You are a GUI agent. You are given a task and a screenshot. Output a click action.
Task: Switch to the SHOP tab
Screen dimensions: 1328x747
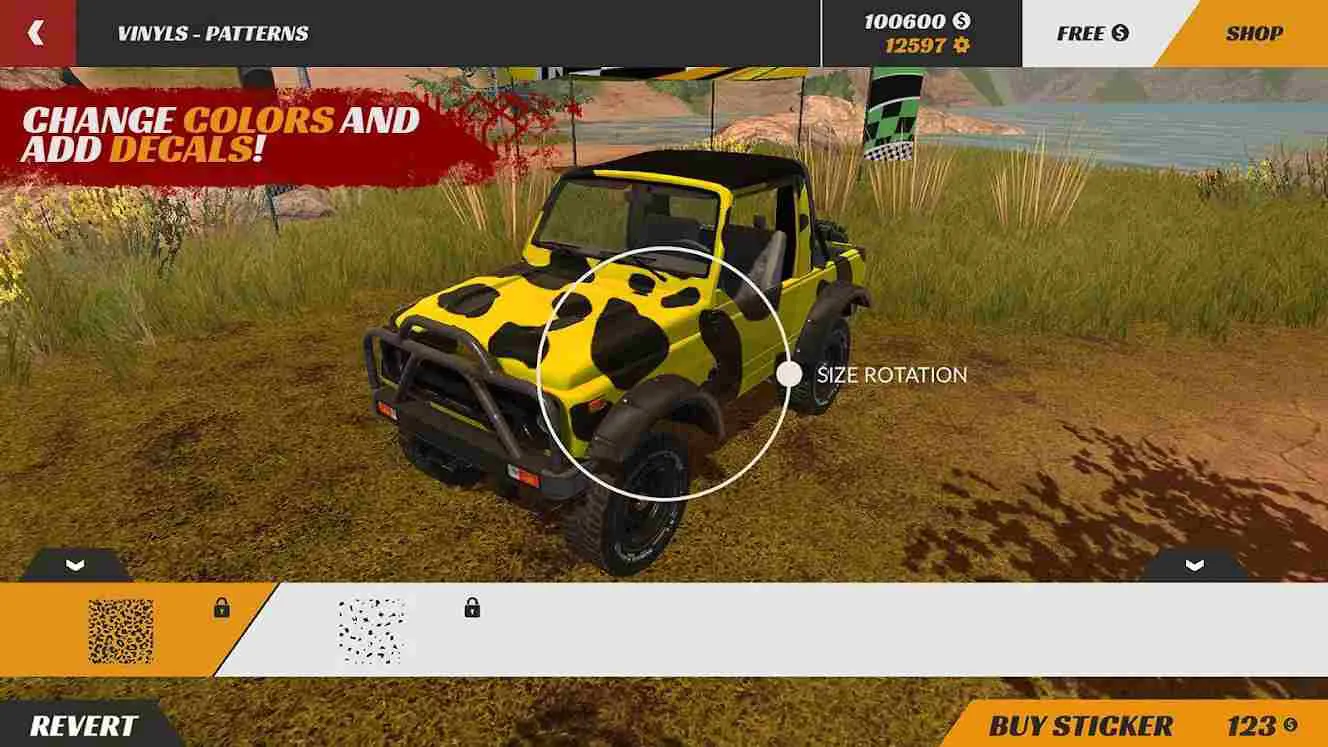pyautogui.click(x=1253, y=31)
